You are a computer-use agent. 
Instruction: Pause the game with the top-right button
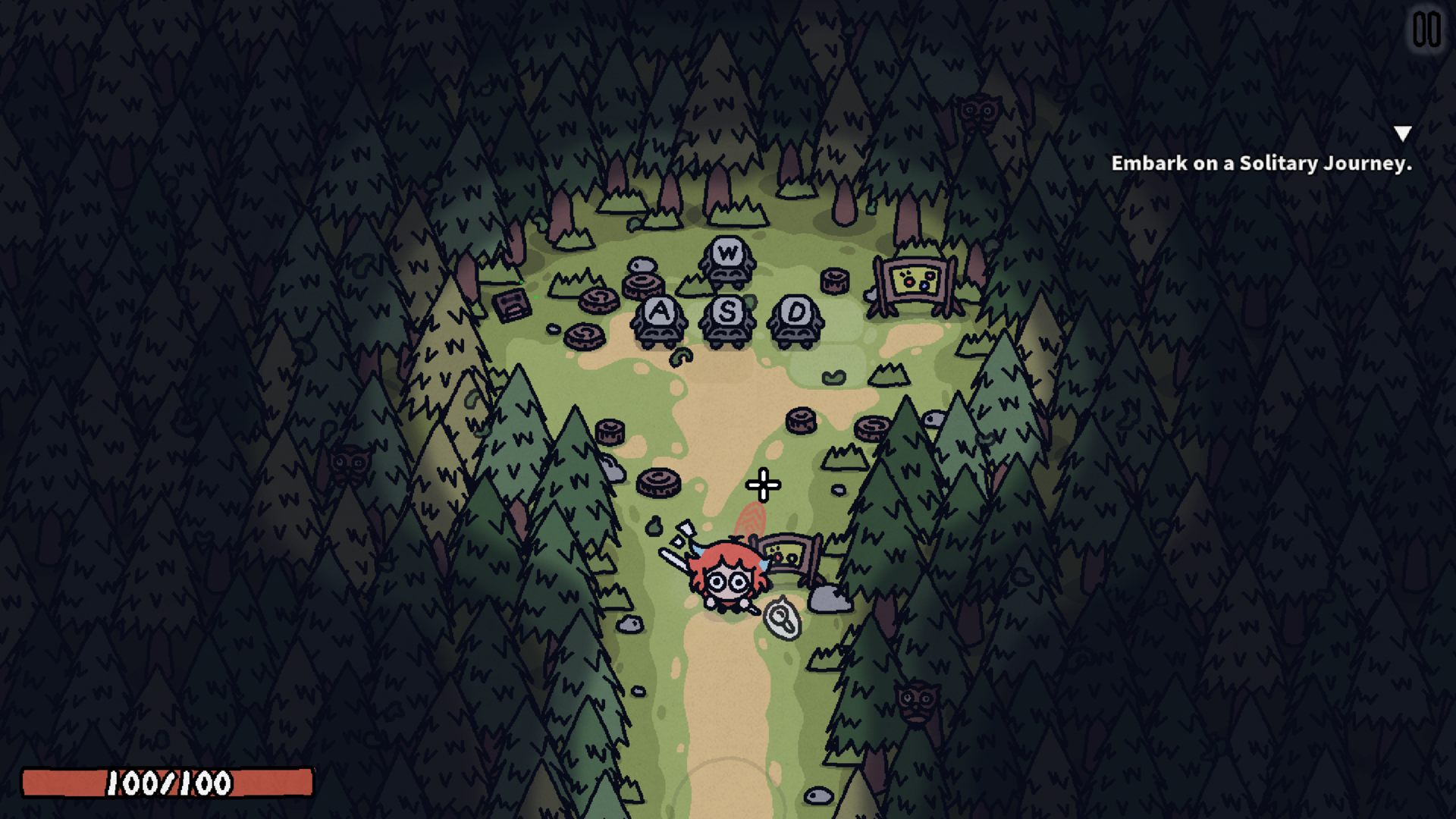click(1426, 31)
